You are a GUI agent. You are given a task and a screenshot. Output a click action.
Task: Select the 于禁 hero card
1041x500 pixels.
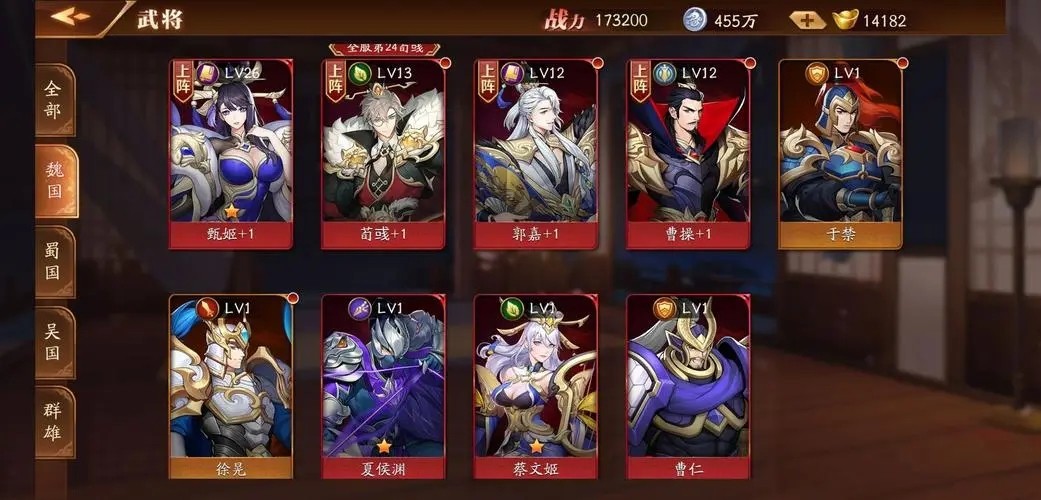[x=840, y=153]
